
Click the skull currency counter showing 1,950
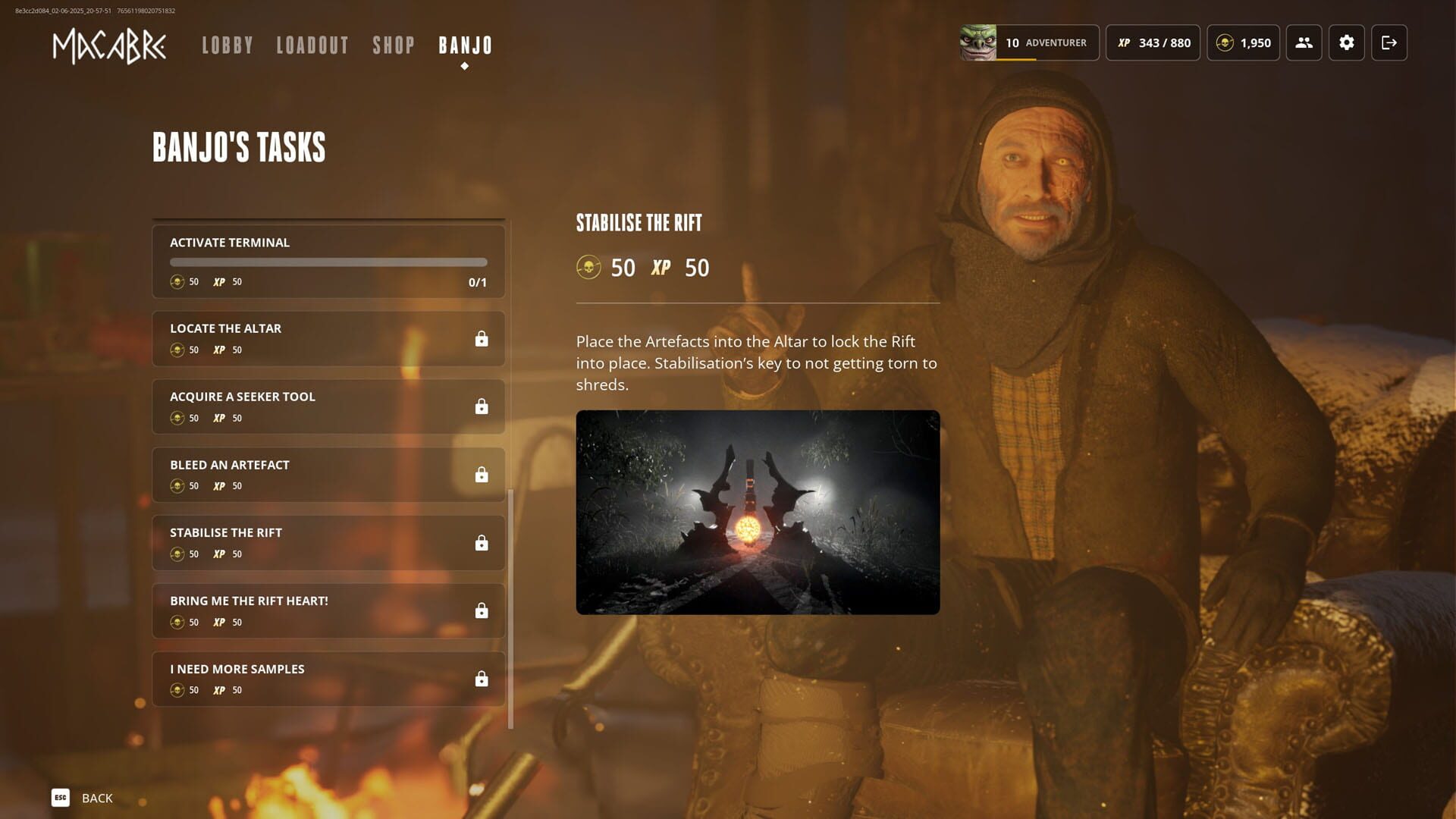[x=1243, y=43]
